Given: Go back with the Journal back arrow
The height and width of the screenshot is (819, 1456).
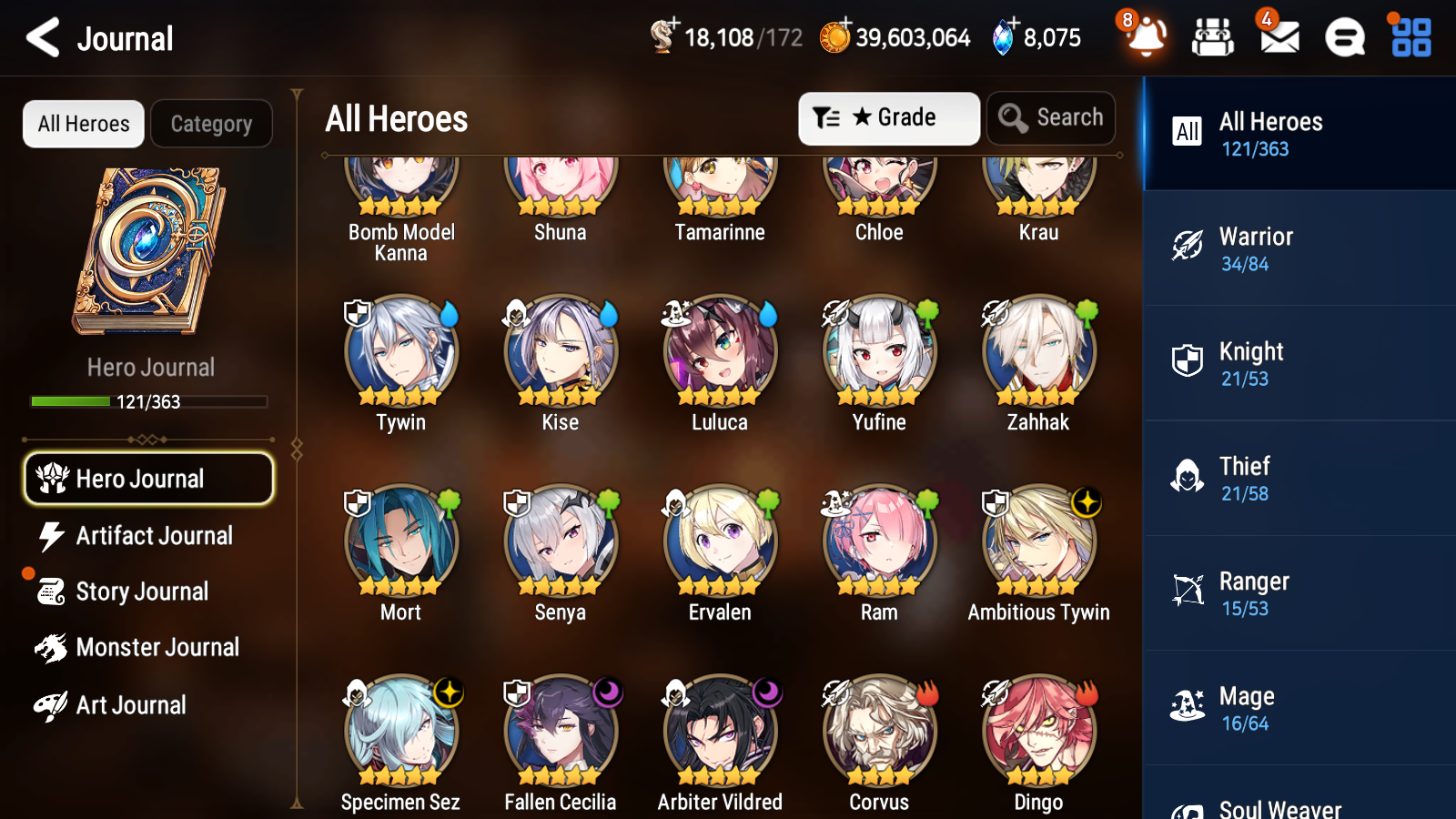Looking at the screenshot, I should (43, 37).
